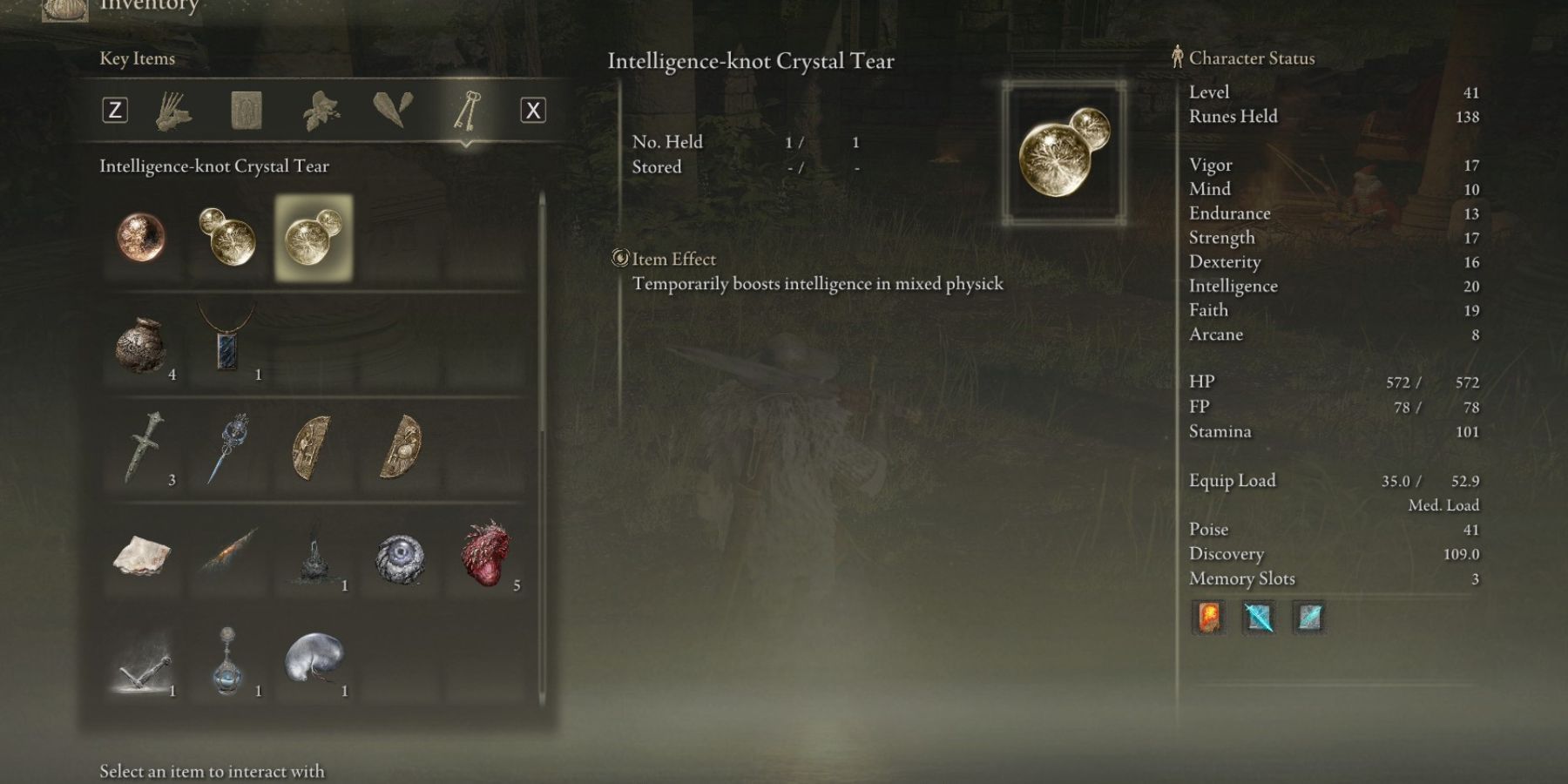Screen dimensions: 1568x784
Task: Choose the grey eyeball item
Action: 400,558
